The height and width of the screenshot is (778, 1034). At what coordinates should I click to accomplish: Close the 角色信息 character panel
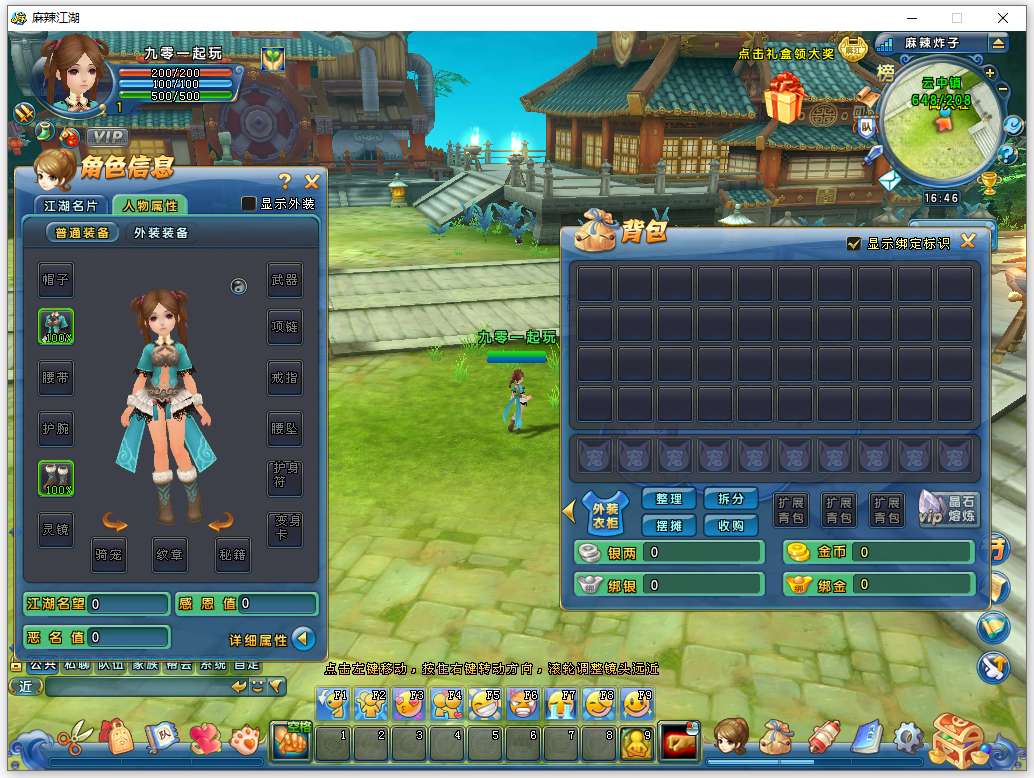(x=312, y=181)
